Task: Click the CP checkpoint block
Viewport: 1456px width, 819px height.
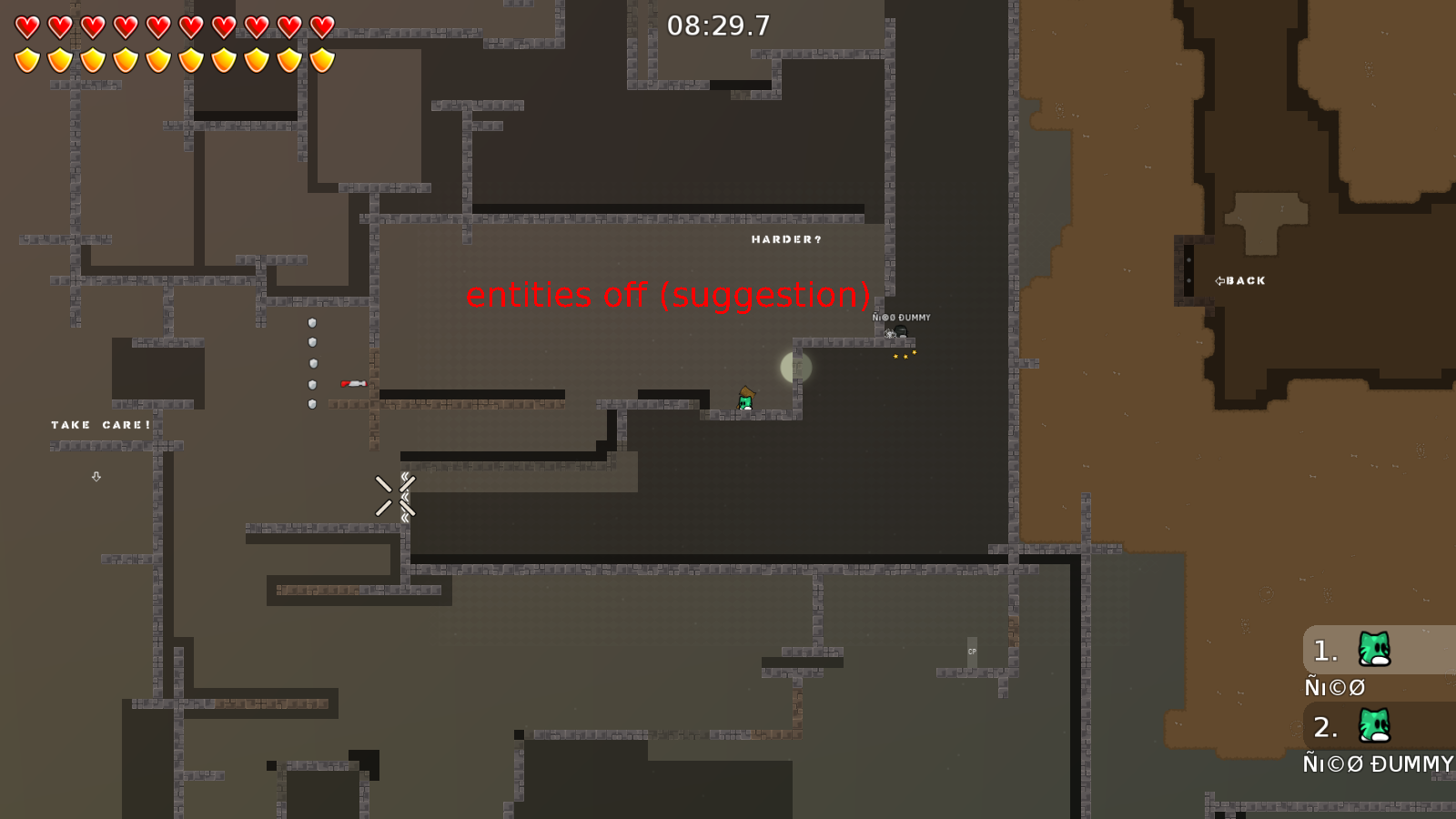Action: coord(973,650)
